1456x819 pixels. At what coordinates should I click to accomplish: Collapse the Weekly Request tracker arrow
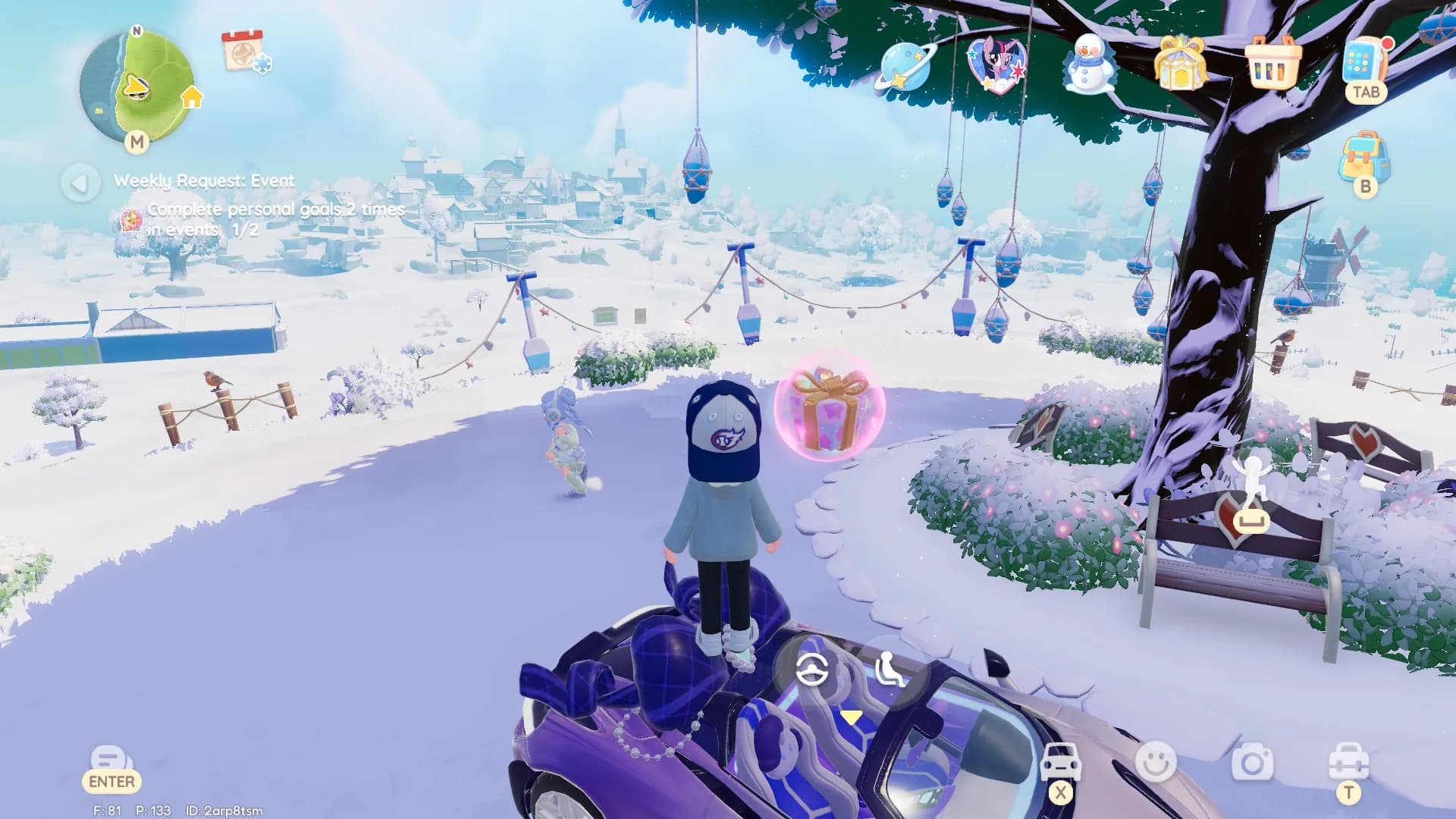[x=80, y=183]
